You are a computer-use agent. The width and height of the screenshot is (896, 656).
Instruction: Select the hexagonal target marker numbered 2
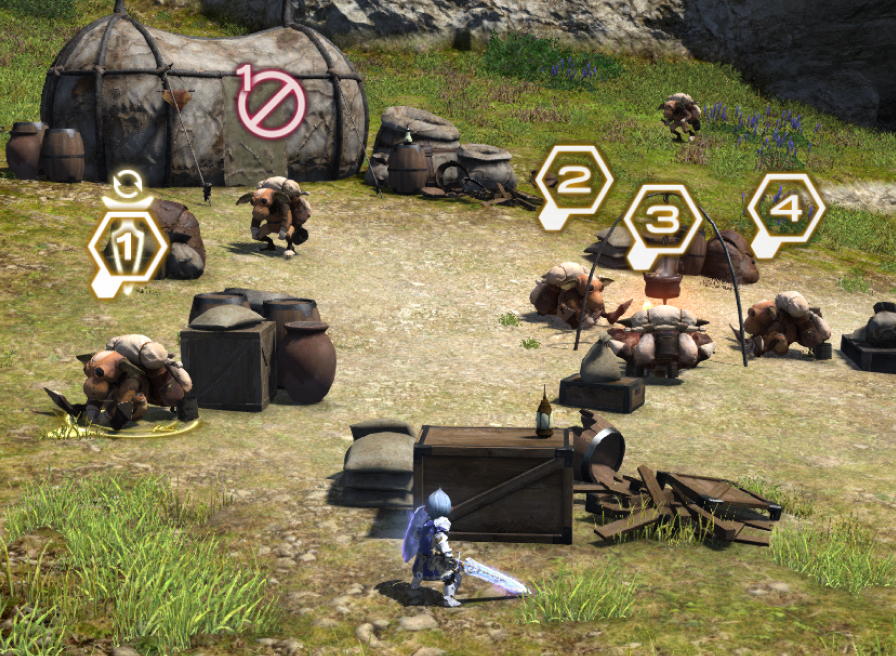[x=574, y=182]
